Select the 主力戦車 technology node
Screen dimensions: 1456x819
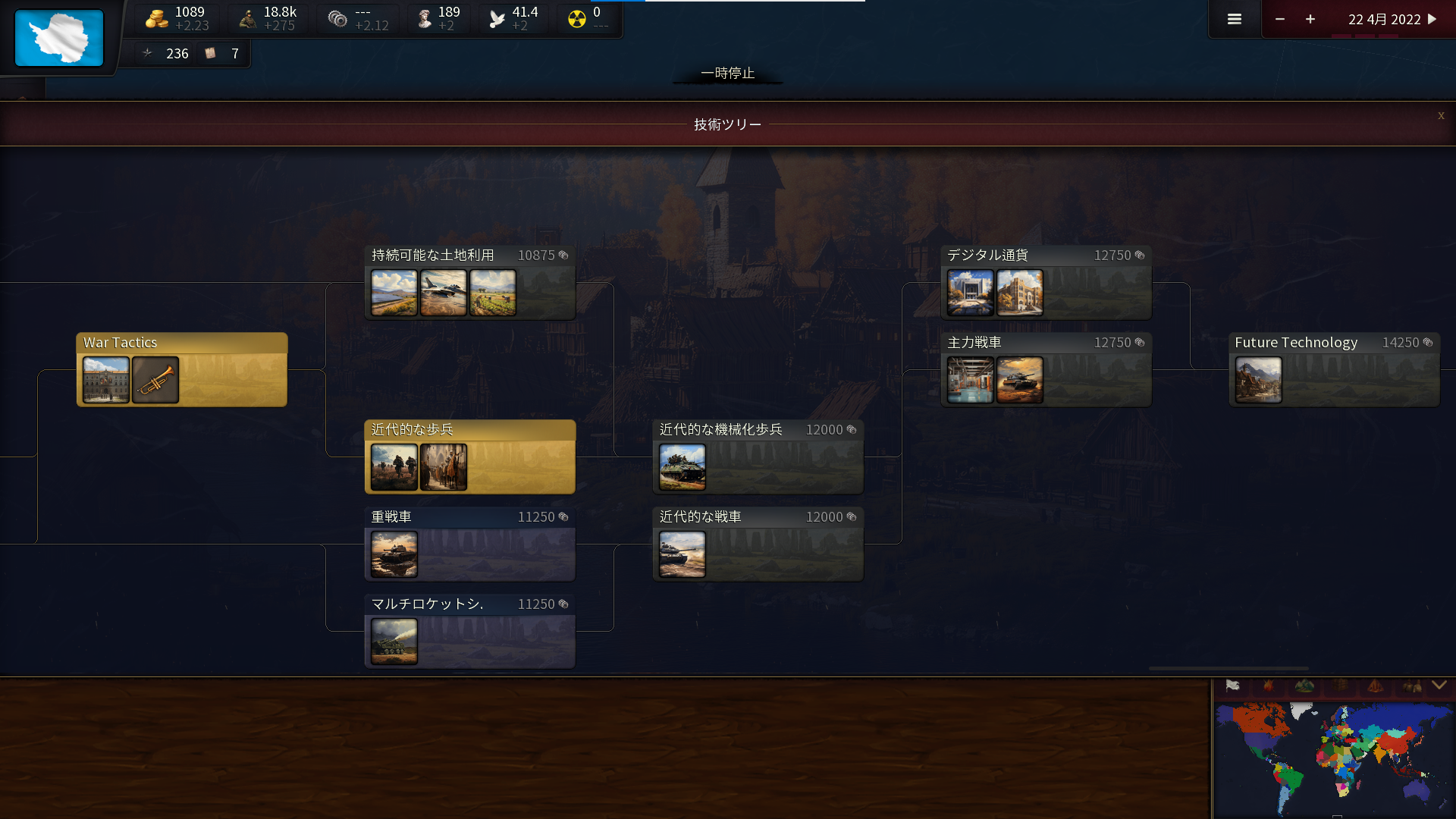coord(1046,369)
